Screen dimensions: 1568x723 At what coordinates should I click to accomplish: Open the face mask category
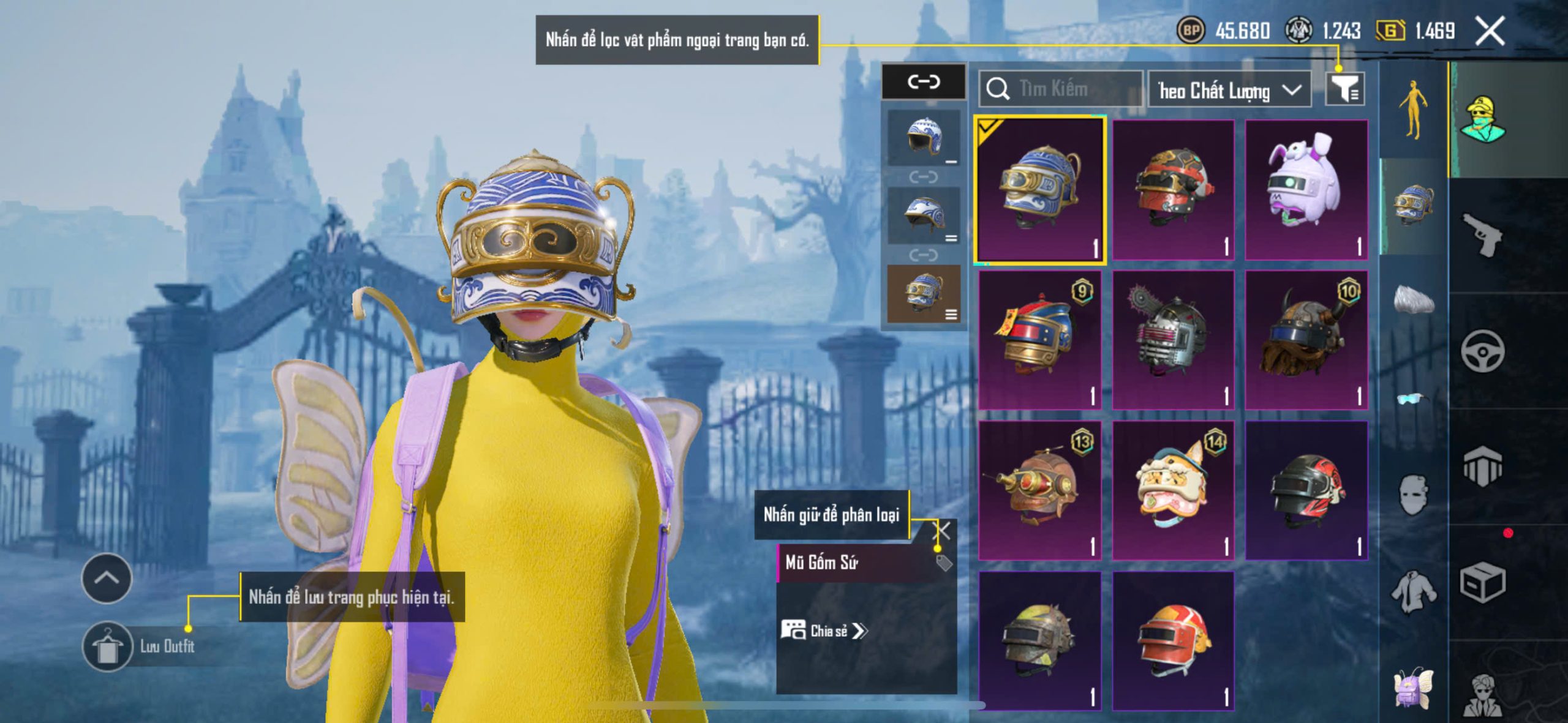(1414, 494)
